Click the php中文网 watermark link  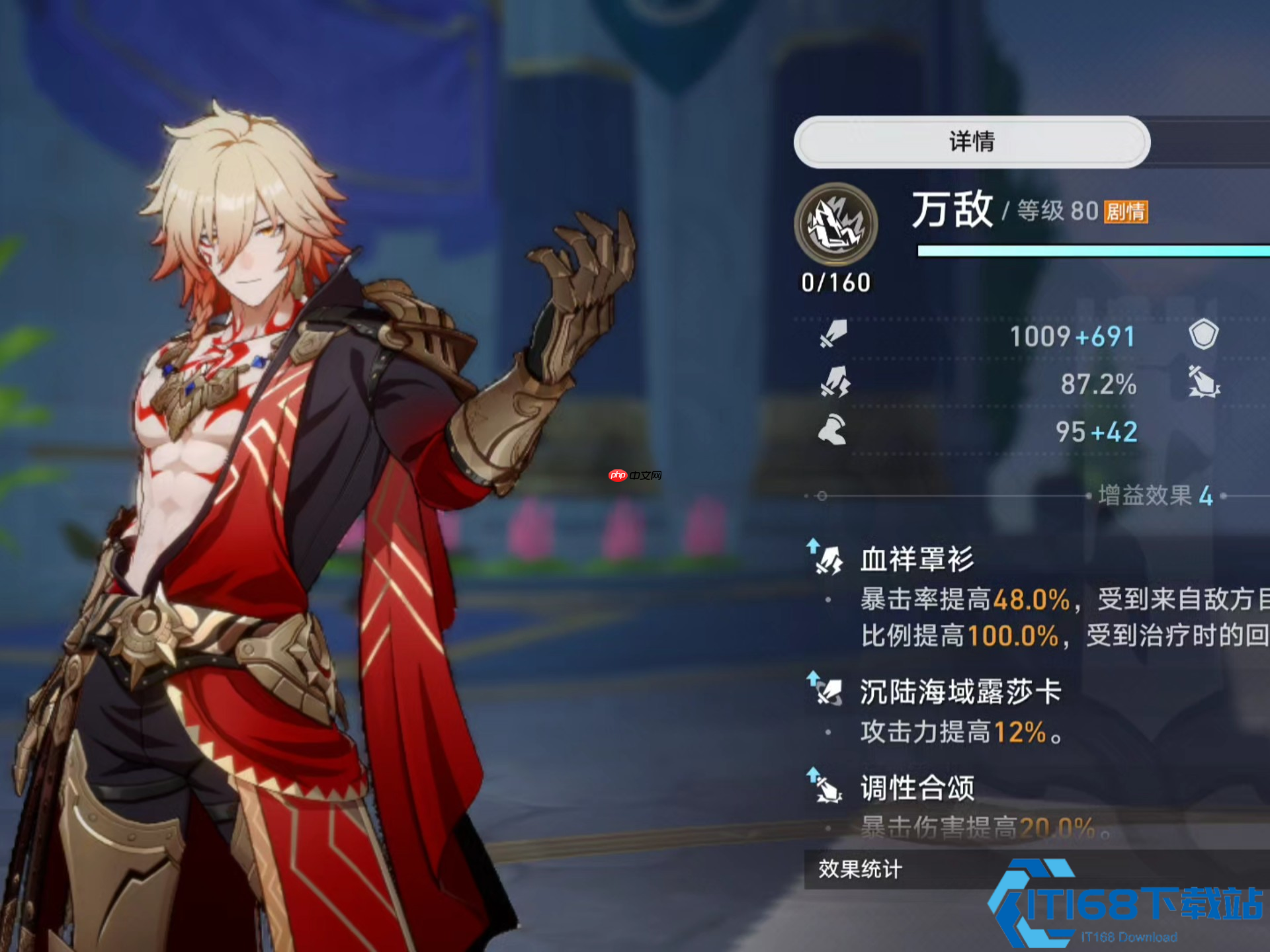[x=634, y=475]
